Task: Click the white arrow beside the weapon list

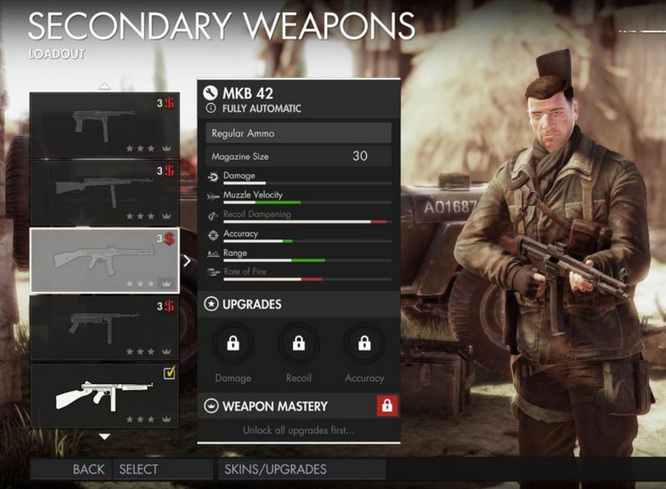Action: 188,260
